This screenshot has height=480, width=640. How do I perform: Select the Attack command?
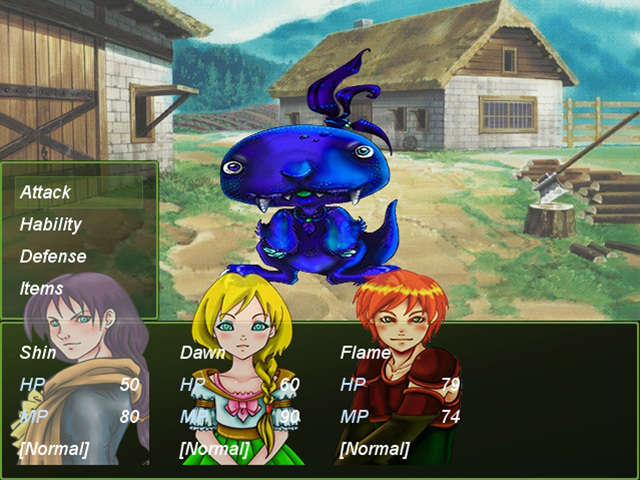point(46,192)
